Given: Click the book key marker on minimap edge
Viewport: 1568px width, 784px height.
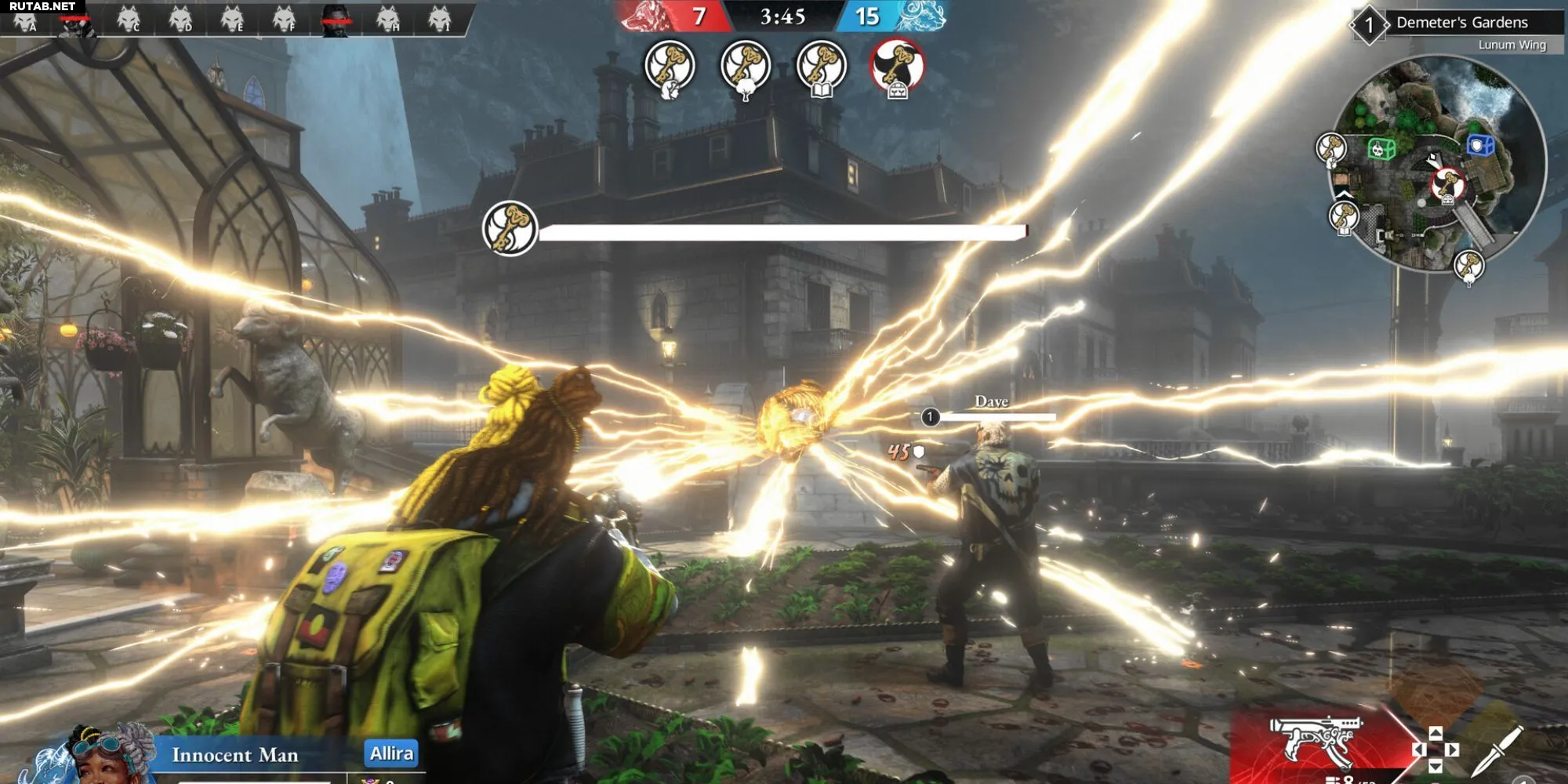Looking at the screenshot, I should 1344,216.
